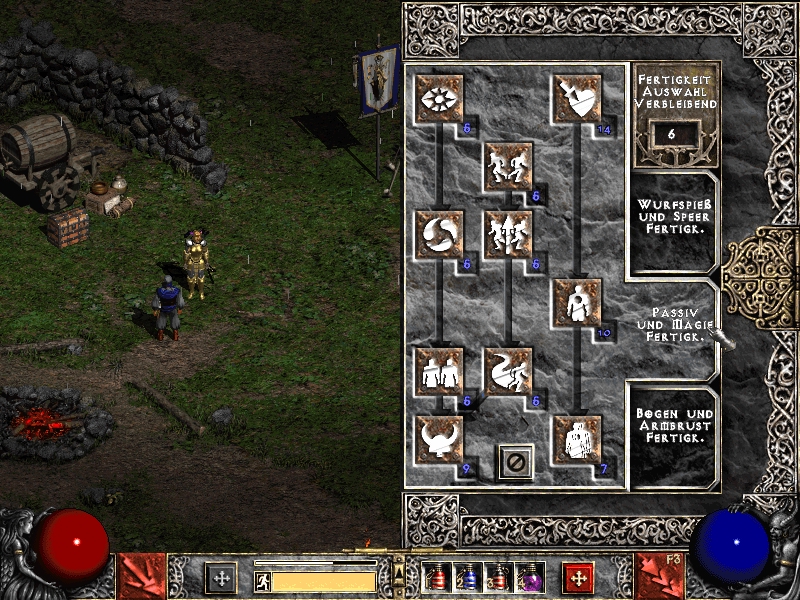Close the skill tree panel
This screenshot has width=800, height=600.
(516, 463)
